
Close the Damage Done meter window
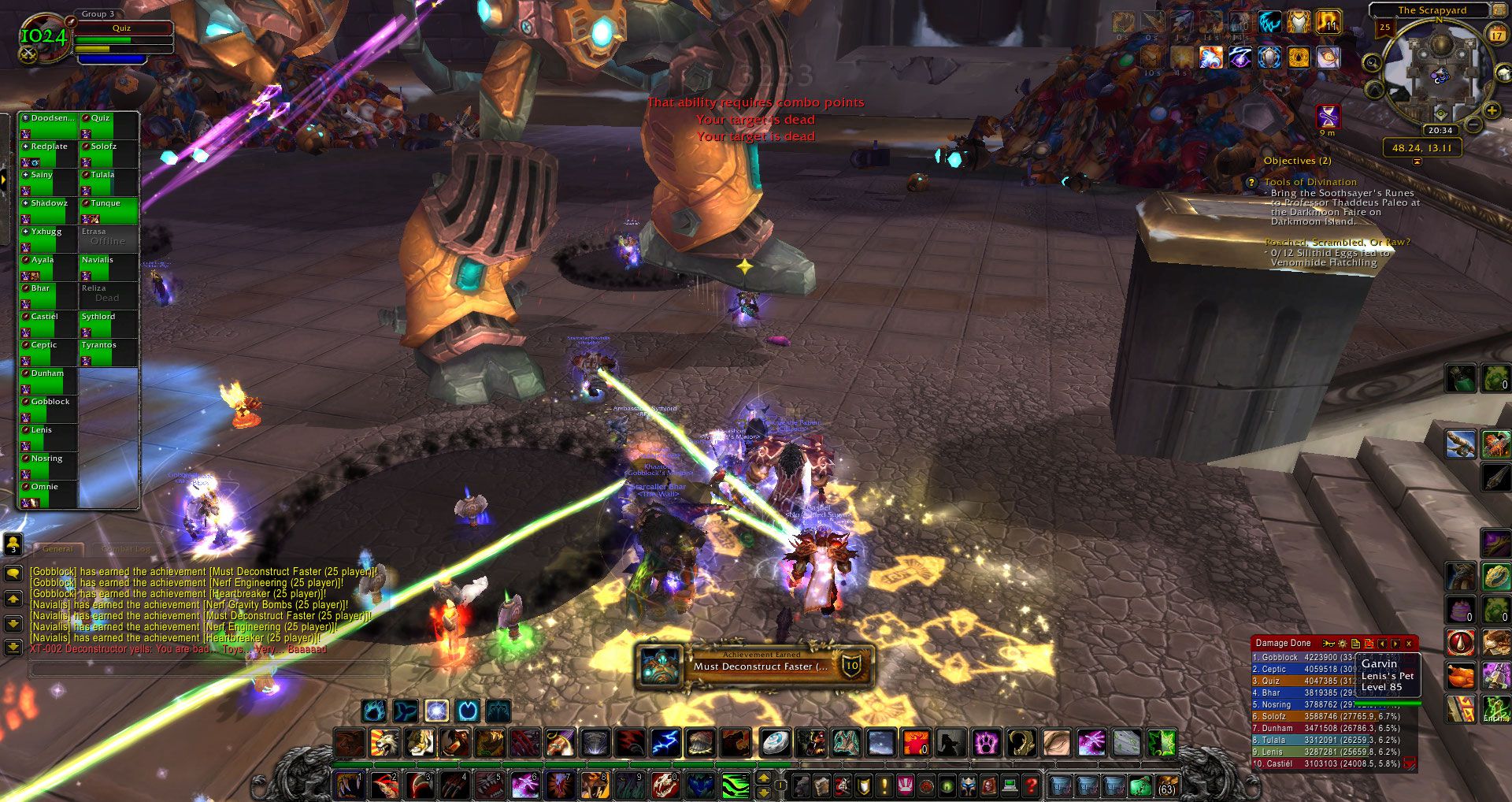pos(1409,644)
